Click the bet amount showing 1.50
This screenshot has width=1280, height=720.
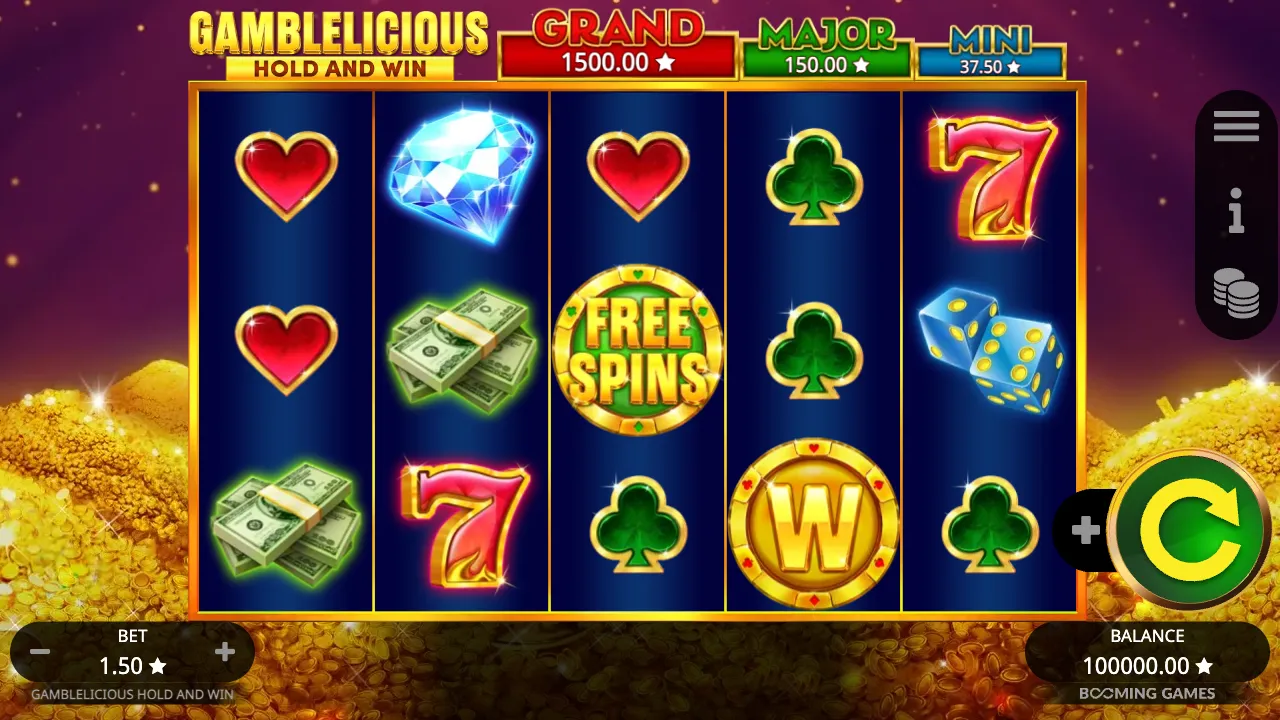click(133, 665)
